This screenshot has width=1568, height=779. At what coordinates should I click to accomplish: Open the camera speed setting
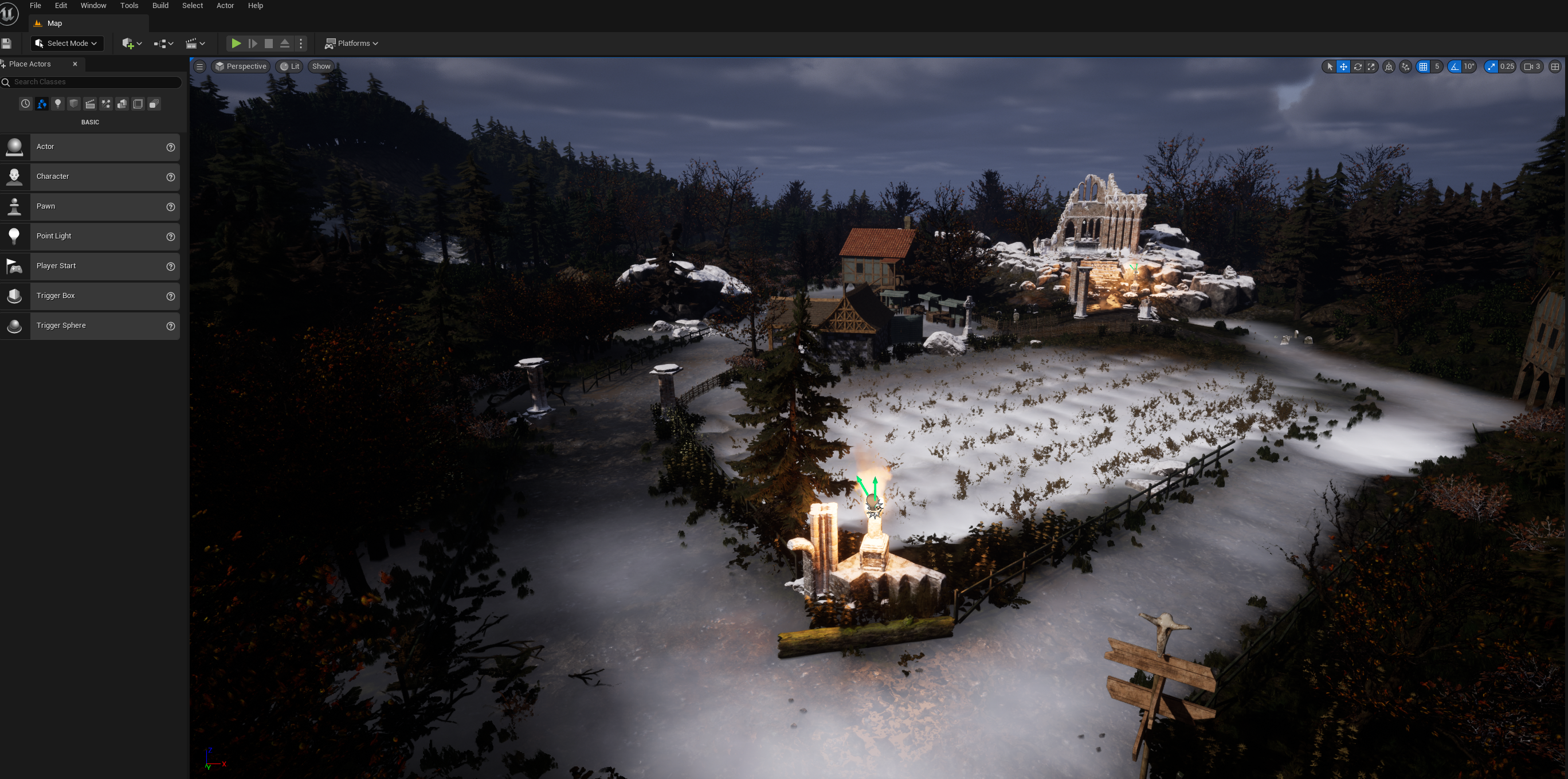pos(1531,67)
